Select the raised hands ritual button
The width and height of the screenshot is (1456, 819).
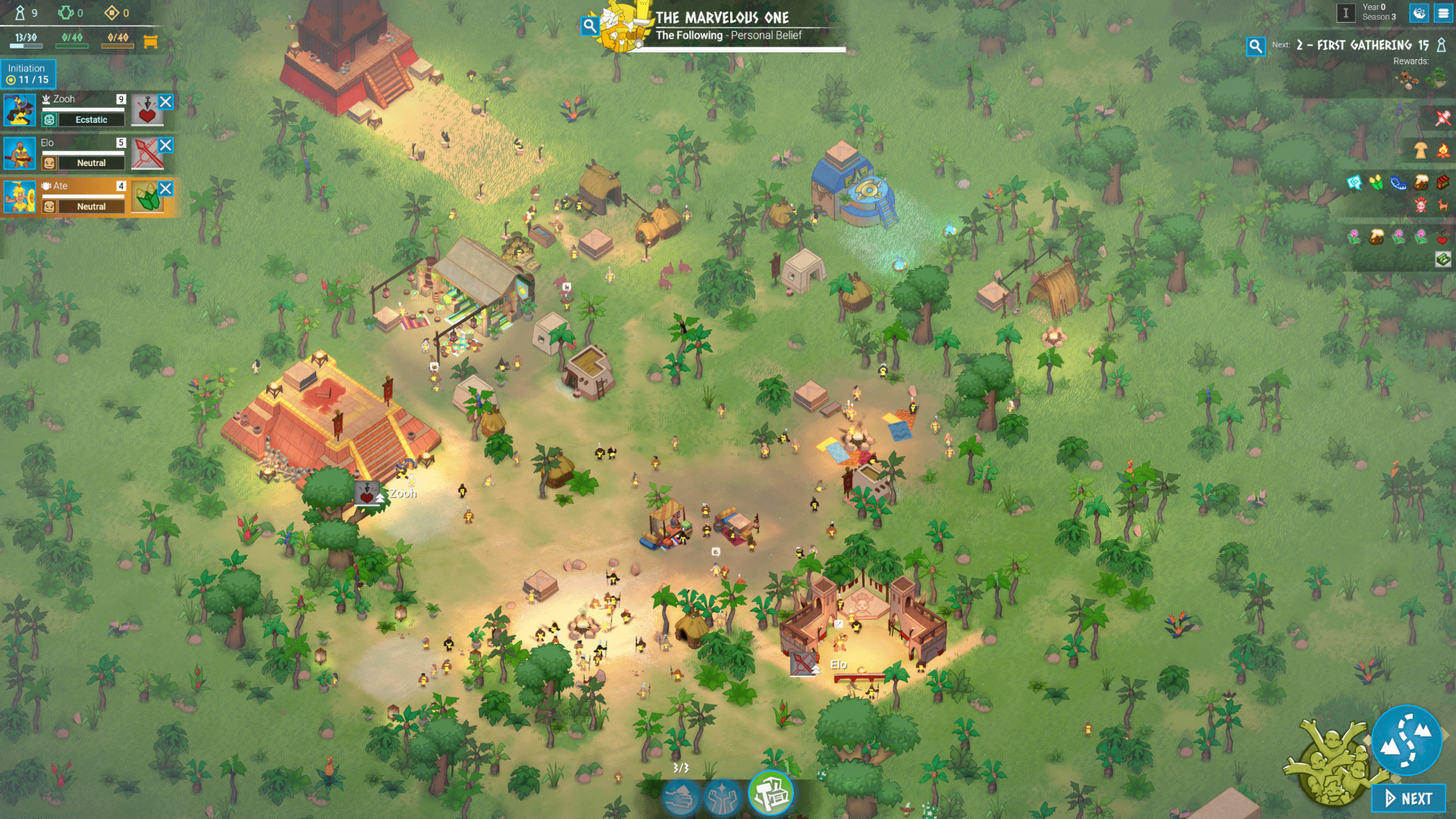pyautogui.click(x=723, y=798)
